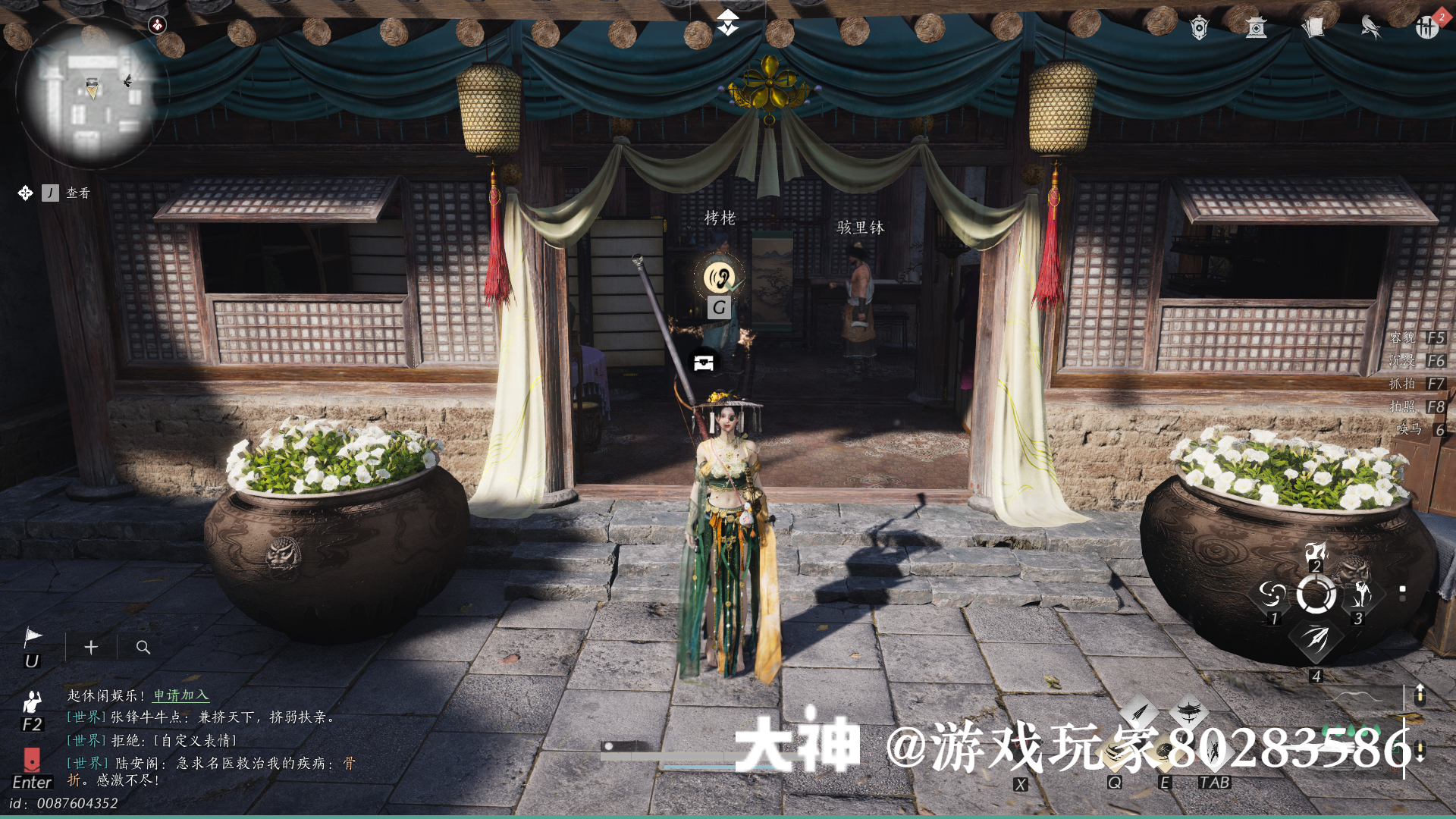The width and height of the screenshot is (1456, 819).
Task: Click the 世界 channel tag in chat
Action: 86,716
